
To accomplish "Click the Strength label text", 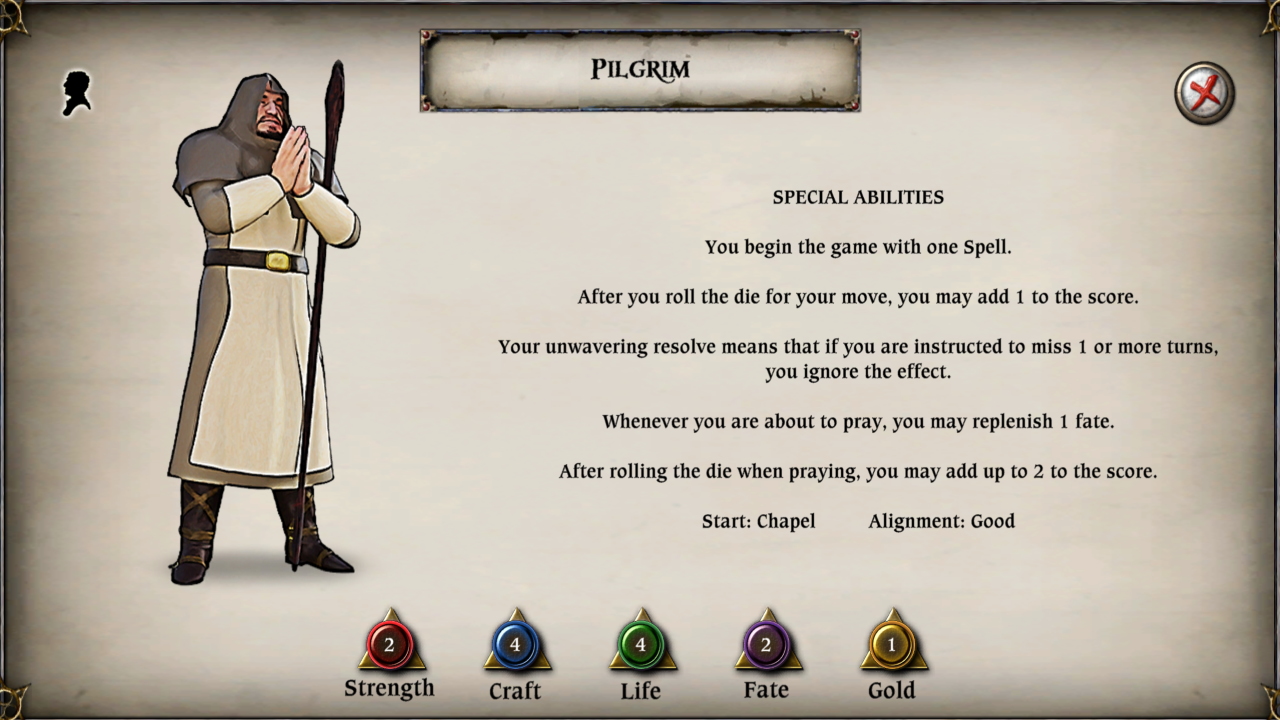I will point(390,688).
